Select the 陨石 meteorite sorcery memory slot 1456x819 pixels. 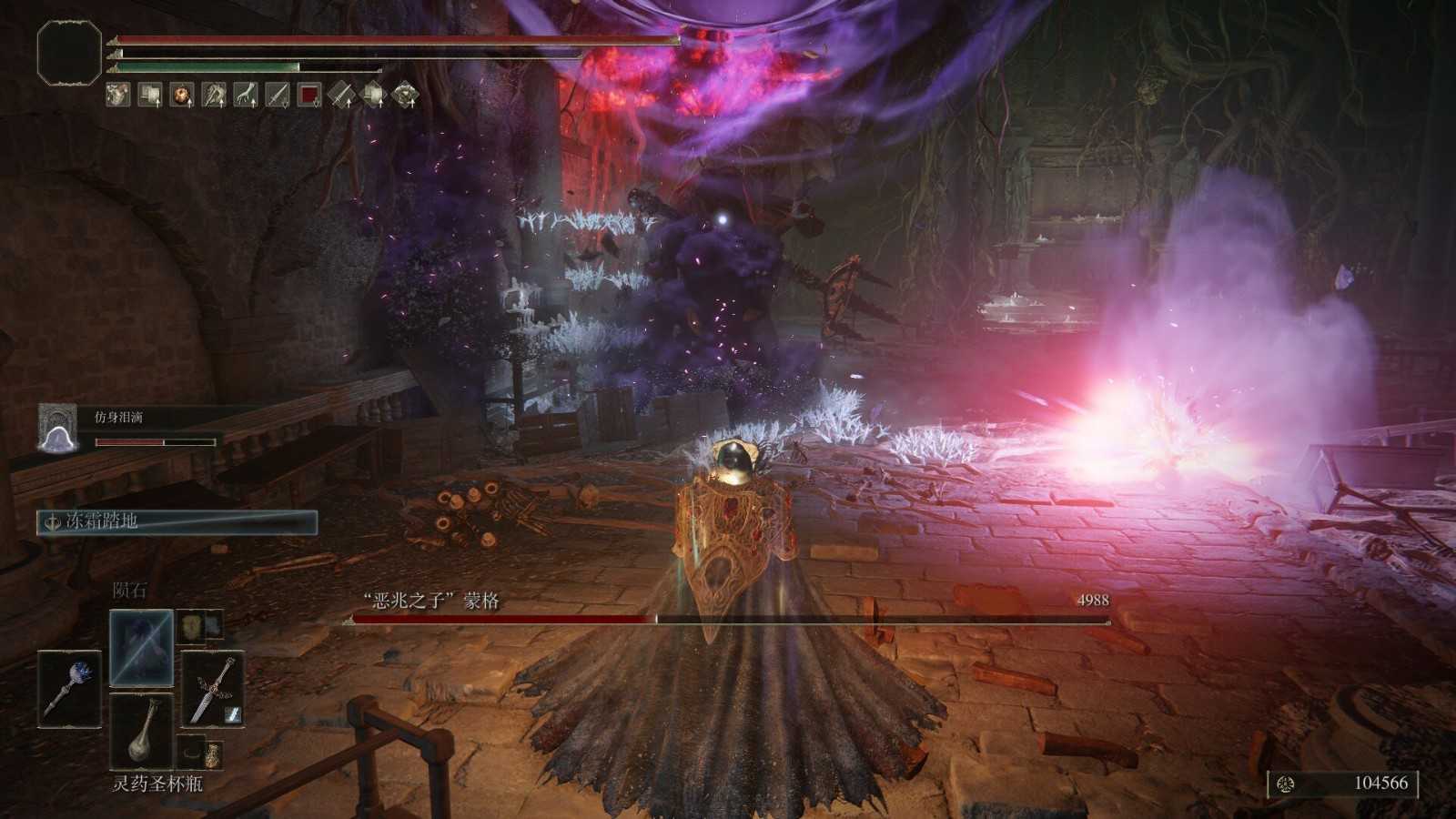point(141,648)
